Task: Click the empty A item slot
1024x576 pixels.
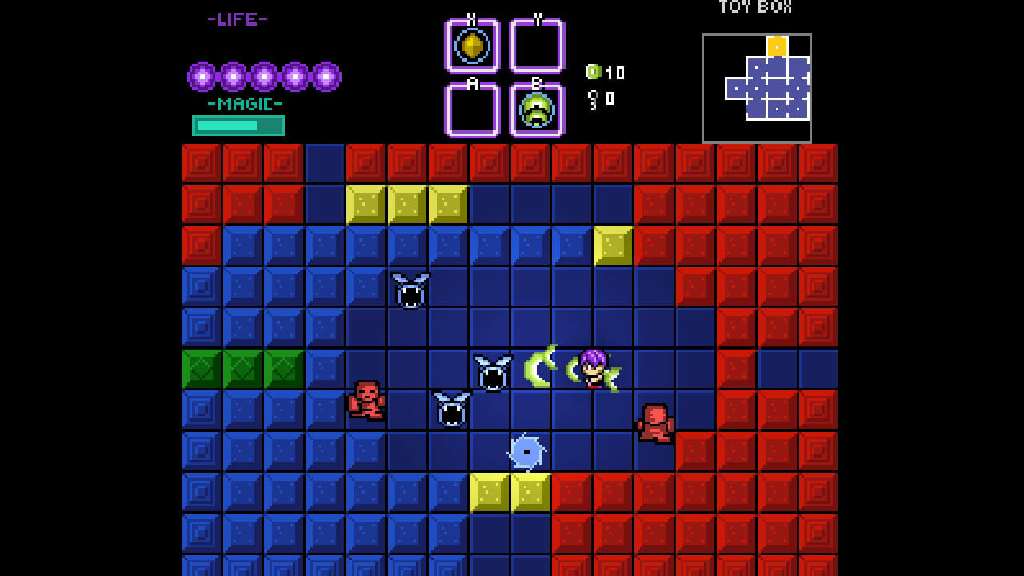Action: pyautogui.click(x=472, y=110)
